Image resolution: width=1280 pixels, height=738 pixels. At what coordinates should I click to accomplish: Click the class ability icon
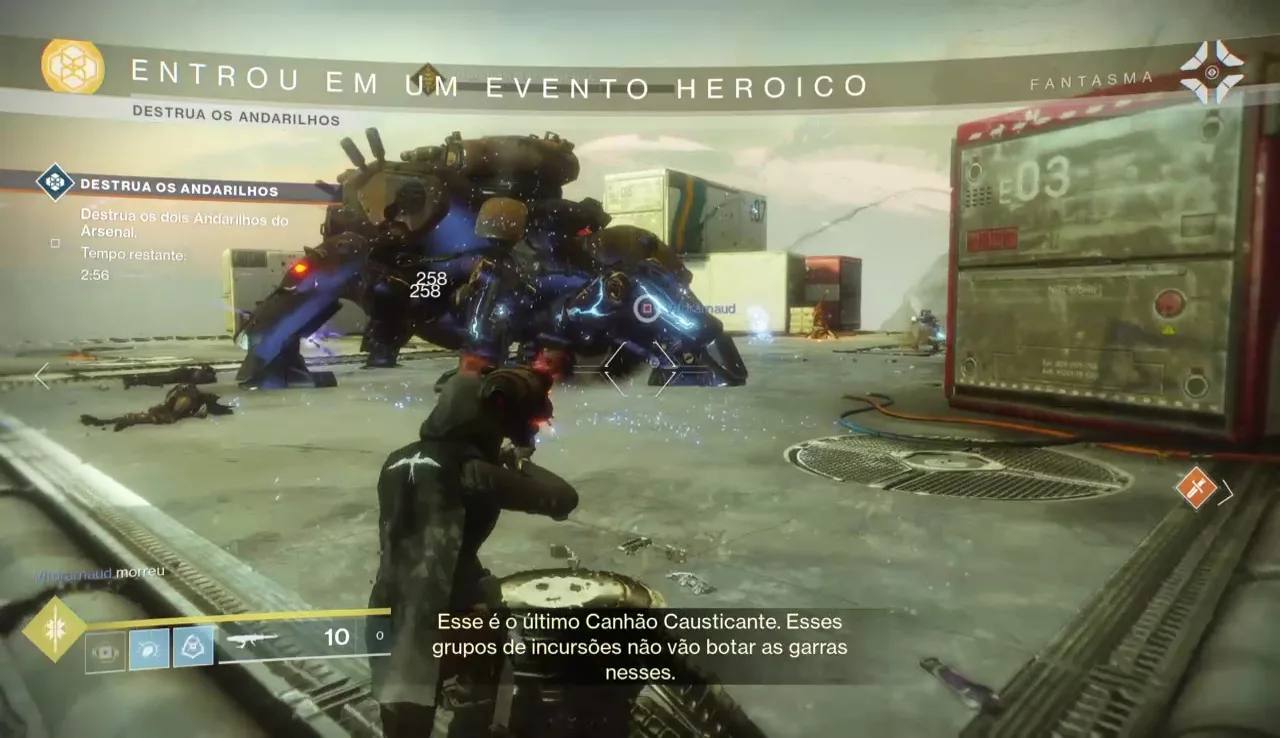103,650
